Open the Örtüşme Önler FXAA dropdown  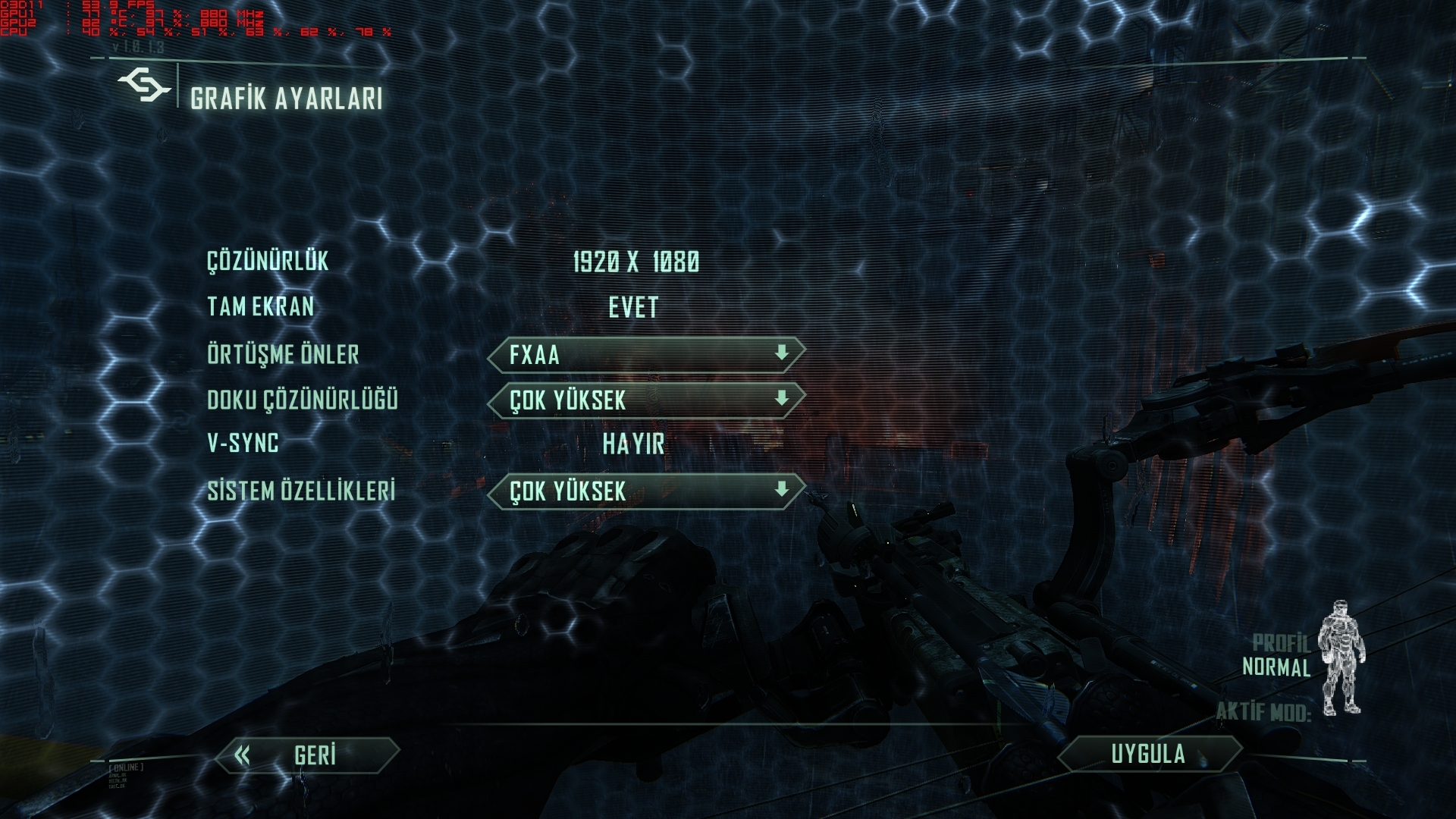click(x=646, y=354)
